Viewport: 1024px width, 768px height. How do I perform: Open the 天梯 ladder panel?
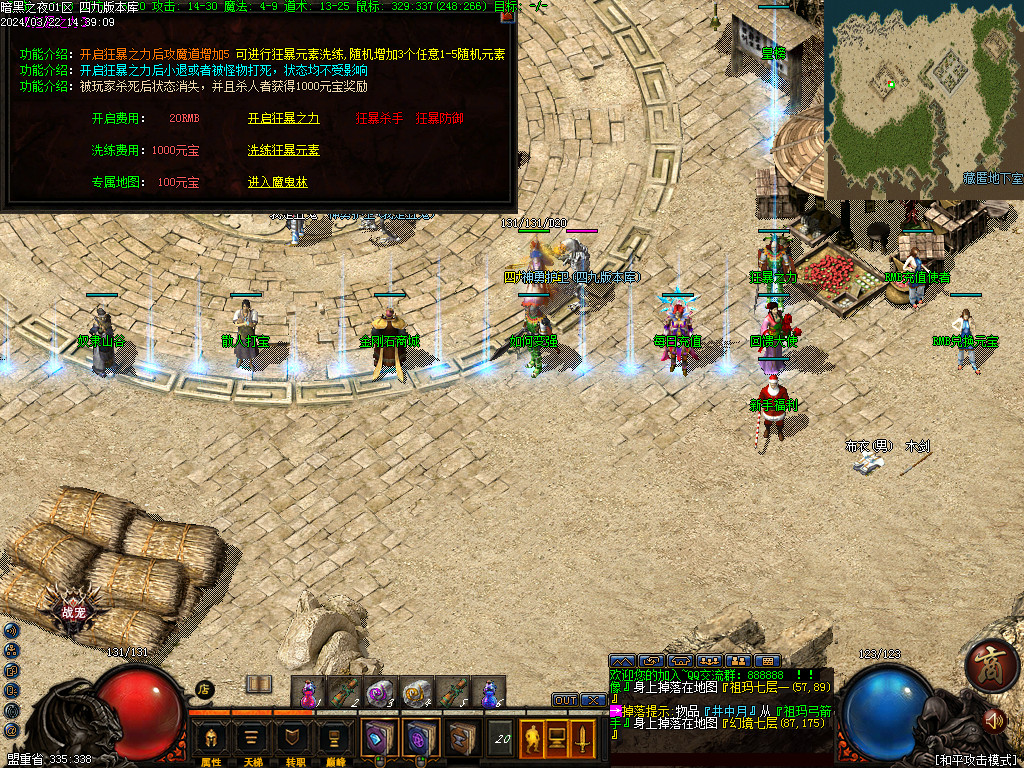click(252, 741)
